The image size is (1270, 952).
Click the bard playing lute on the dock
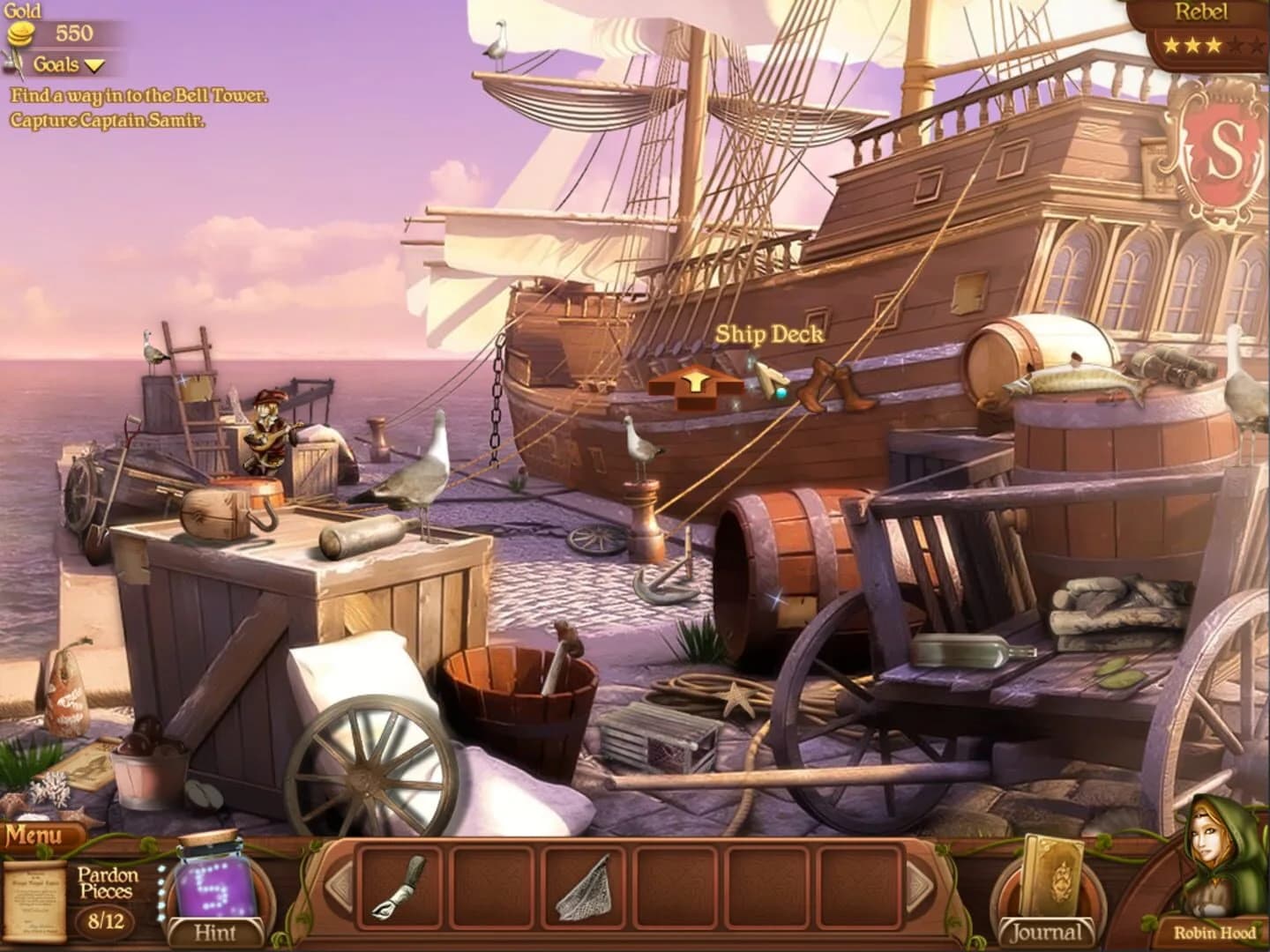tap(265, 432)
